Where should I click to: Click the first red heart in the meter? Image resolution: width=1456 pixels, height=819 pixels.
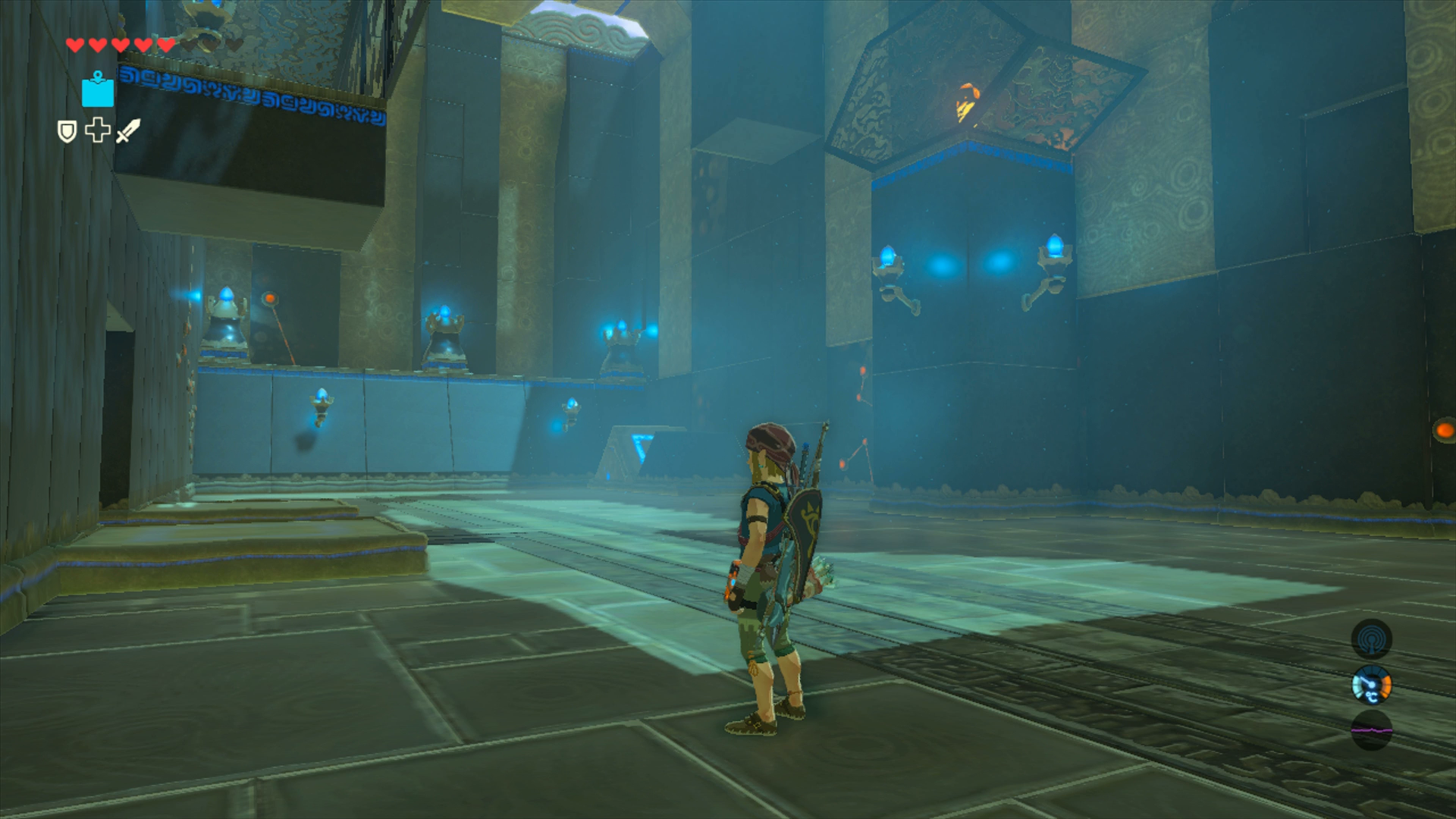(75, 45)
